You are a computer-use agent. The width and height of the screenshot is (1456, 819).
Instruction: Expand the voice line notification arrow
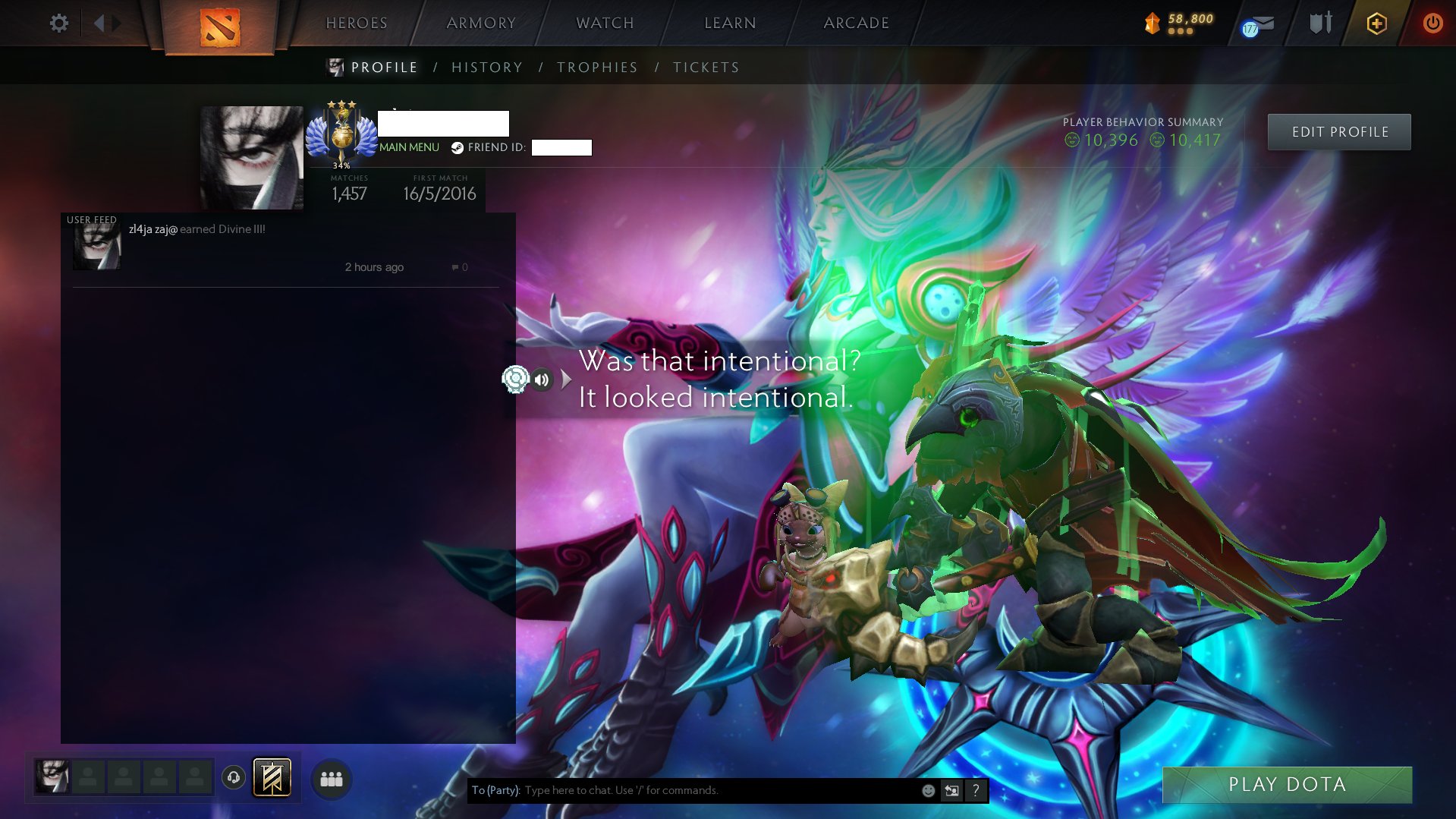564,380
